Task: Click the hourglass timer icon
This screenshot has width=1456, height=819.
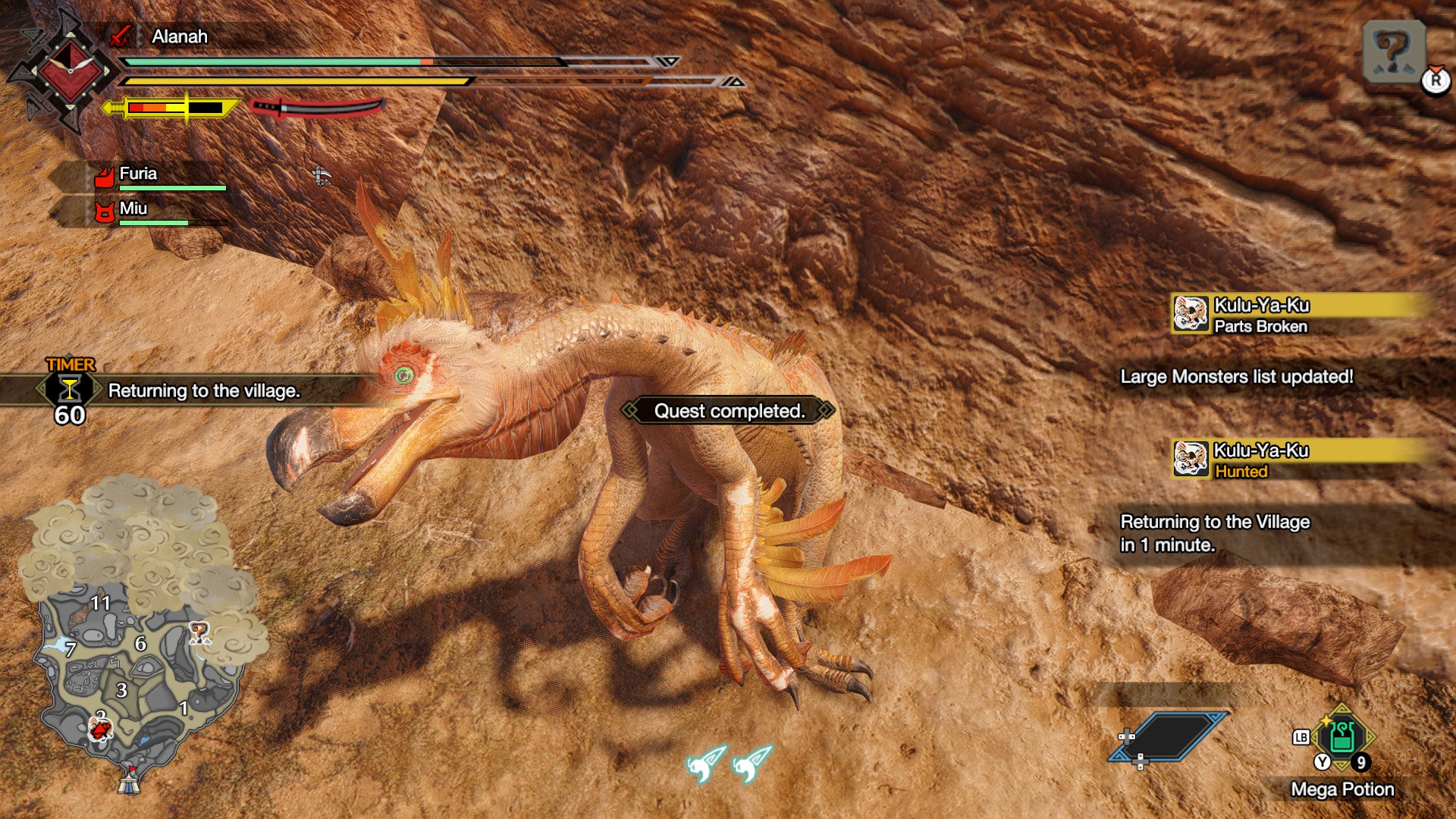Action: tap(69, 390)
